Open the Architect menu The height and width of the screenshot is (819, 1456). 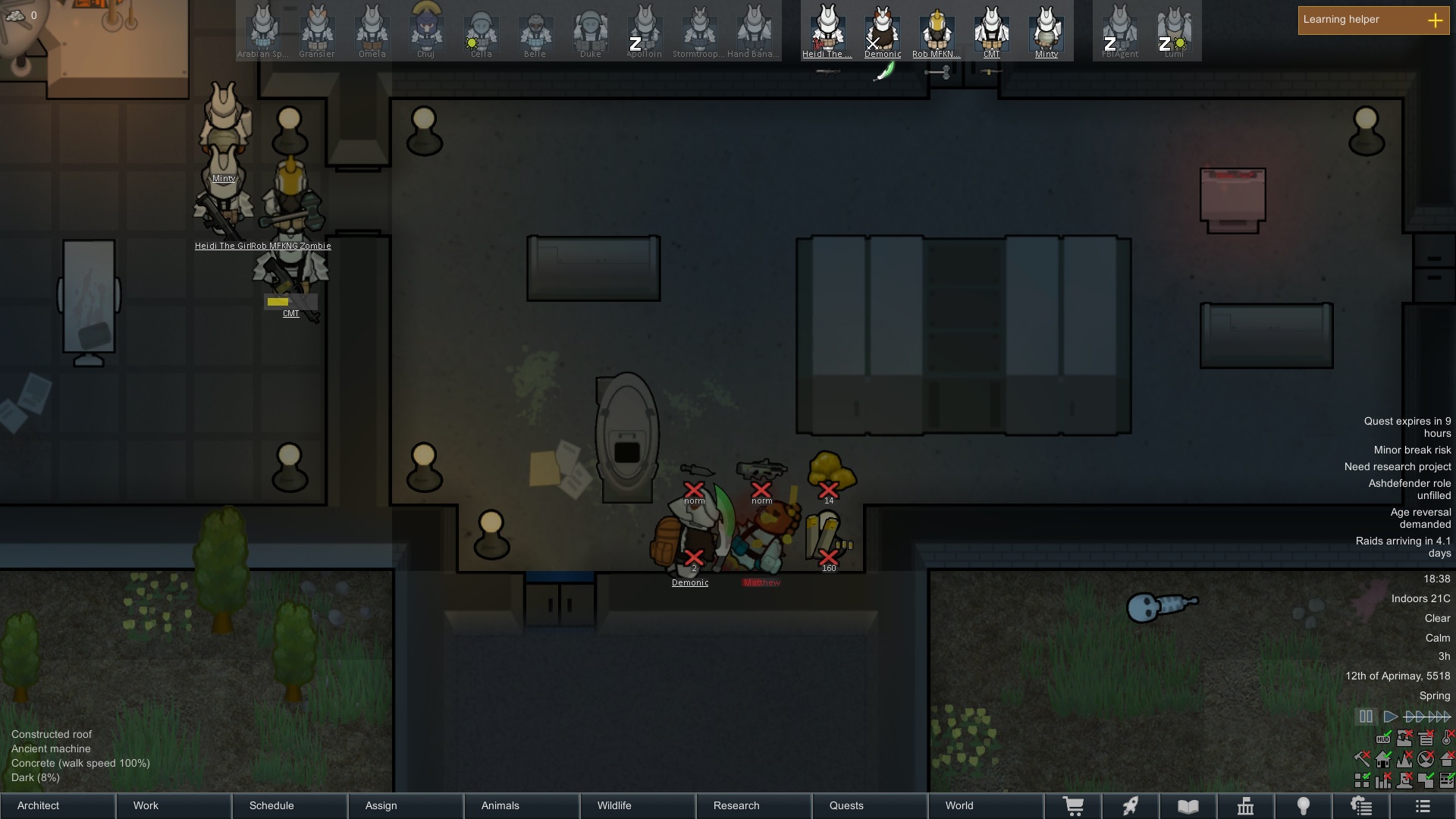(58, 805)
